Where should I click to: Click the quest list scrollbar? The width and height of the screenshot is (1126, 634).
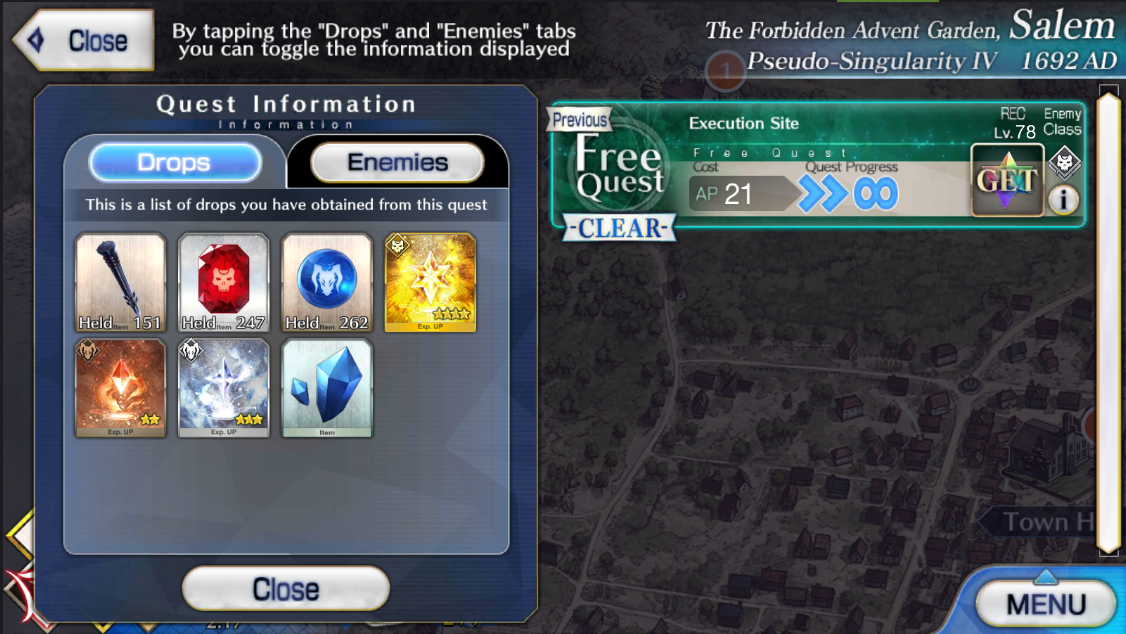point(1107,320)
